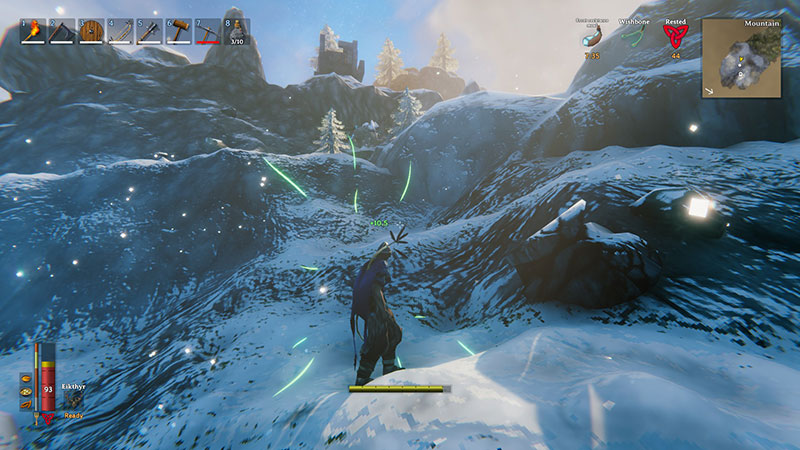800x450 pixels.
Task: Select the torch in hotbar slot 1
Action: tap(33, 32)
